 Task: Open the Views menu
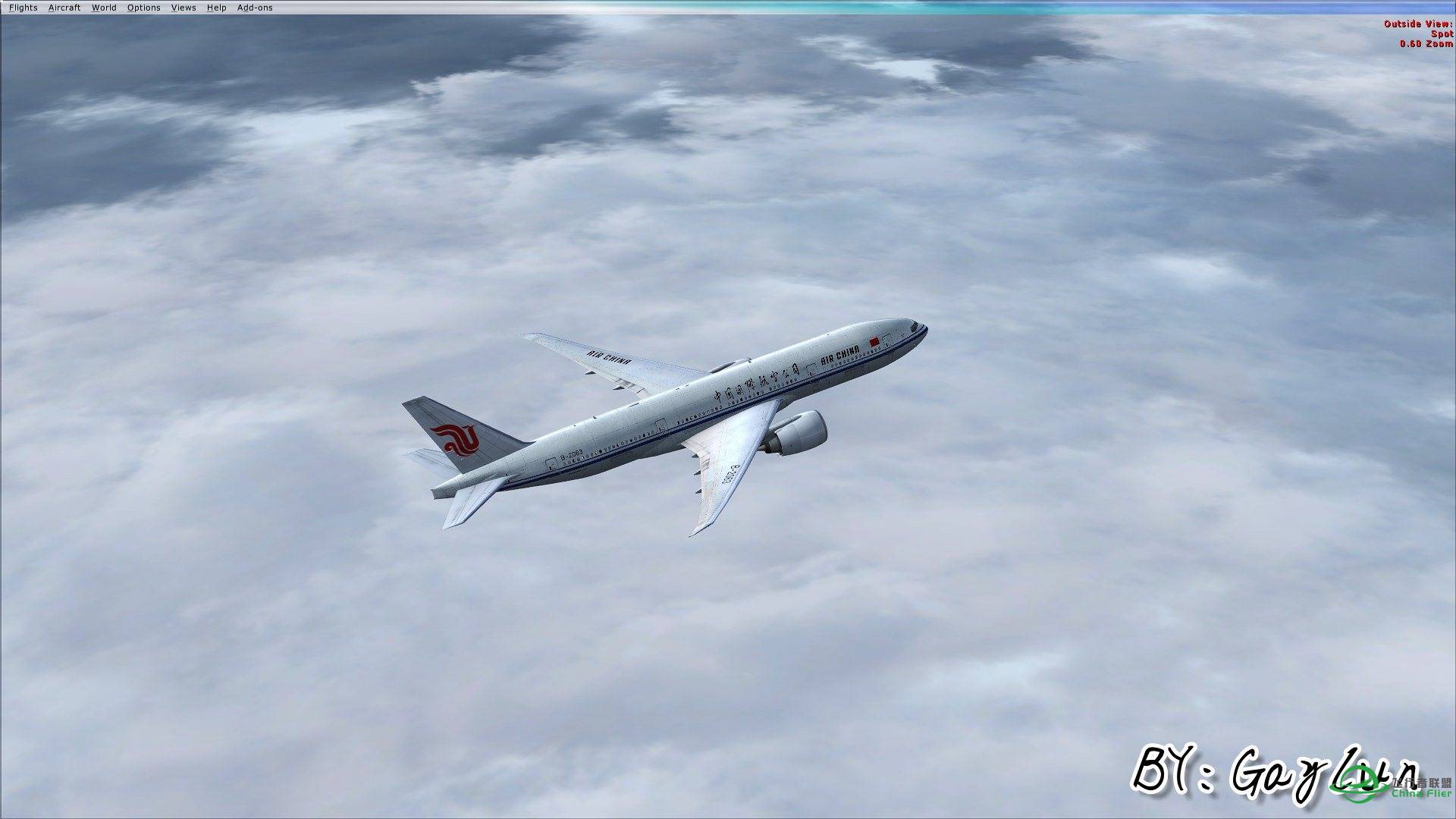pyautogui.click(x=183, y=8)
